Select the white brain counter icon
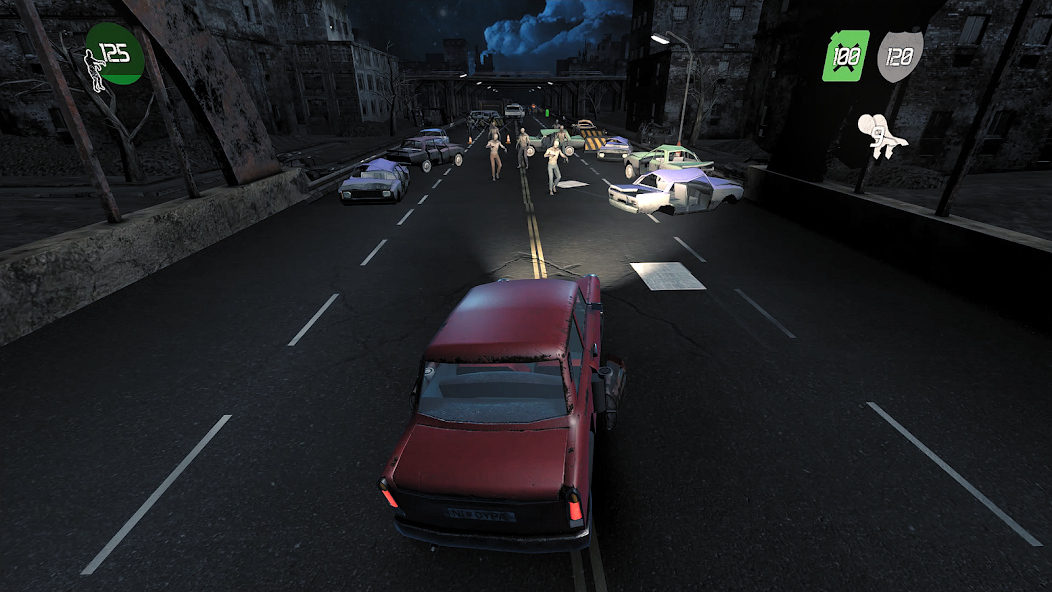The width and height of the screenshot is (1052, 592). 880,135
